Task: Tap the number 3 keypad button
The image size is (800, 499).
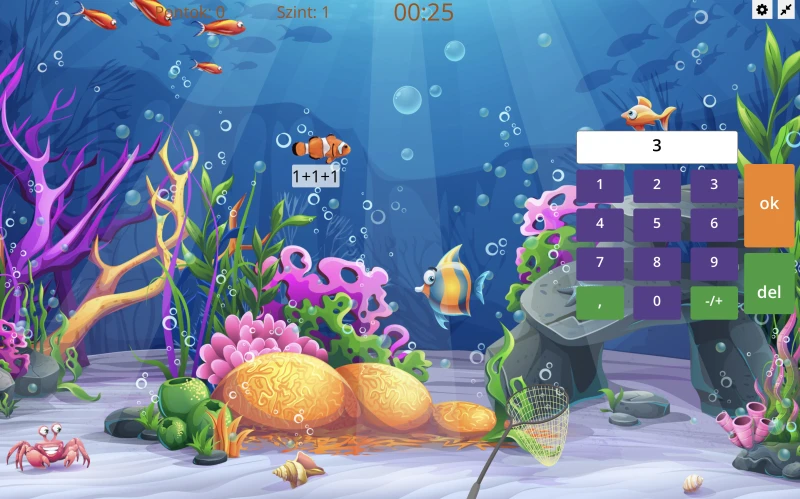Action: [714, 184]
